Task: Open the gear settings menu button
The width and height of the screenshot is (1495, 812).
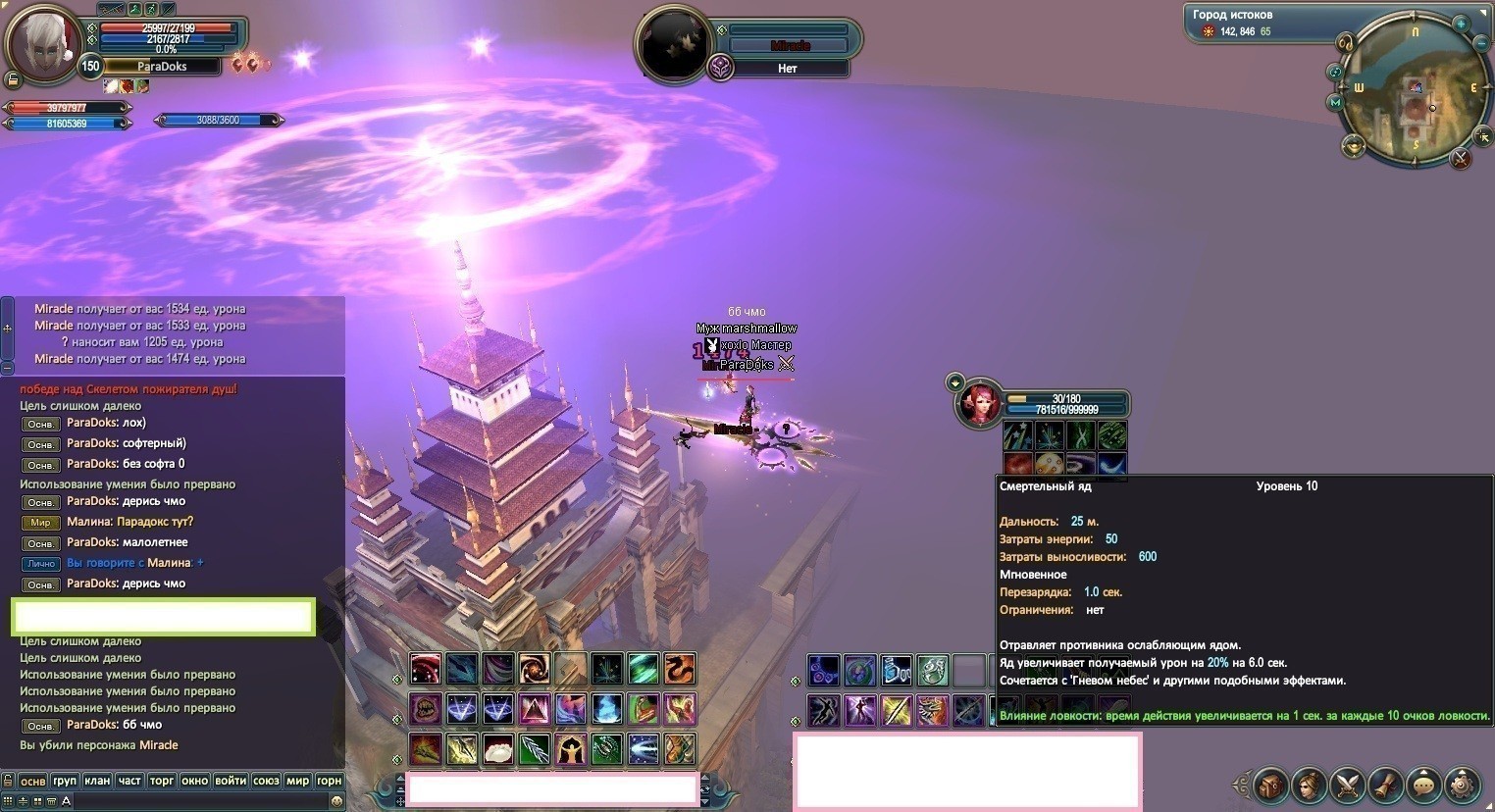Action: (1462, 785)
